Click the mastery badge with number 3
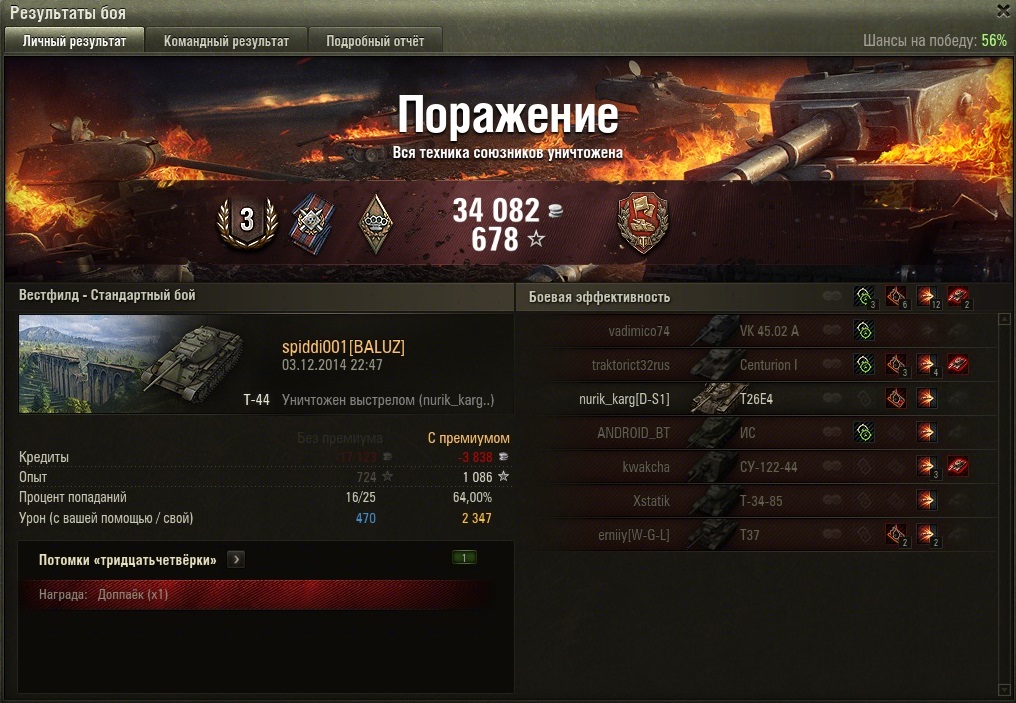1016x703 pixels. click(246, 220)
